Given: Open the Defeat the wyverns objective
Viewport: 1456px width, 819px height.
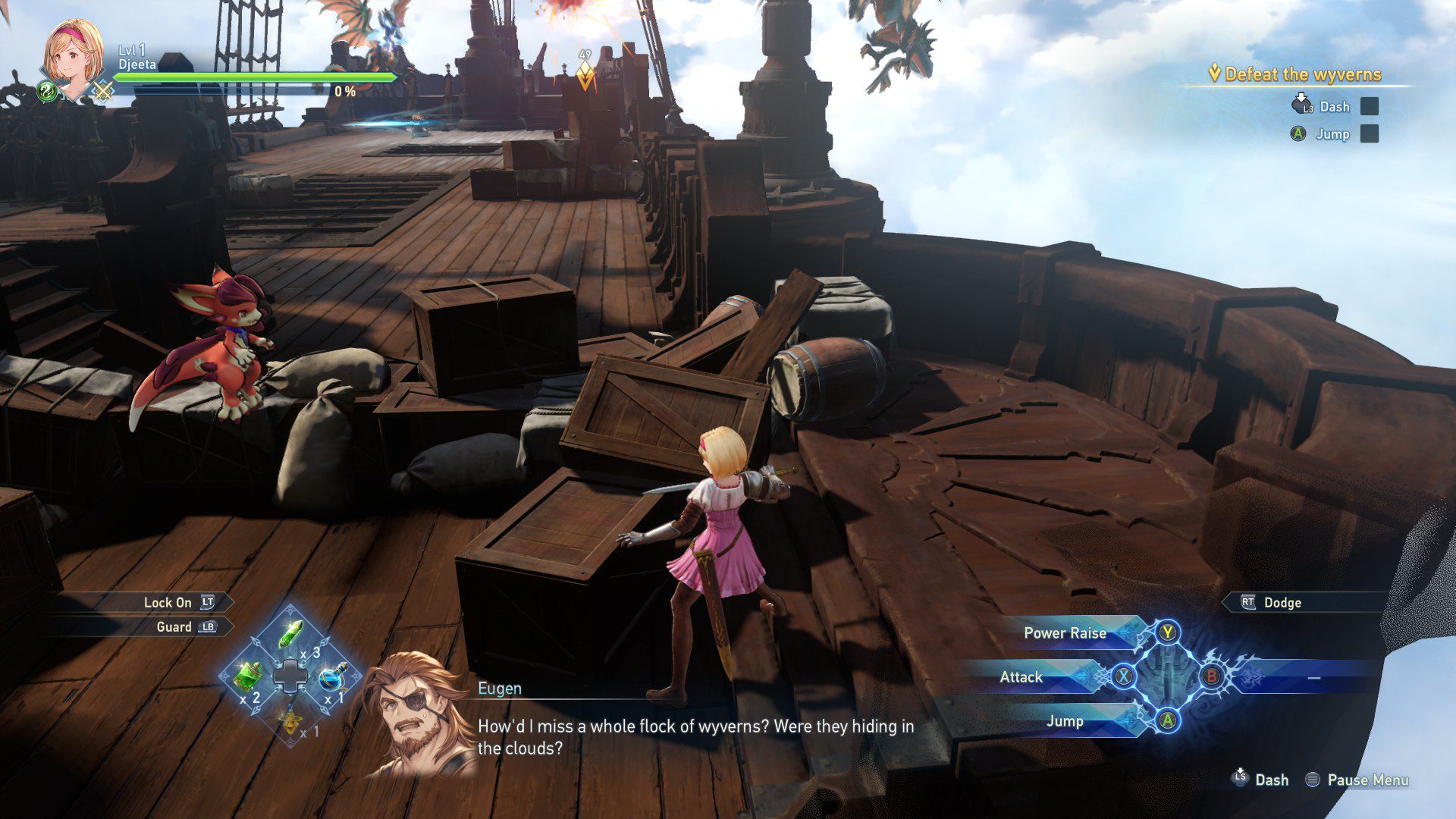Looking at the screenshot, I should coord(1302,74).
